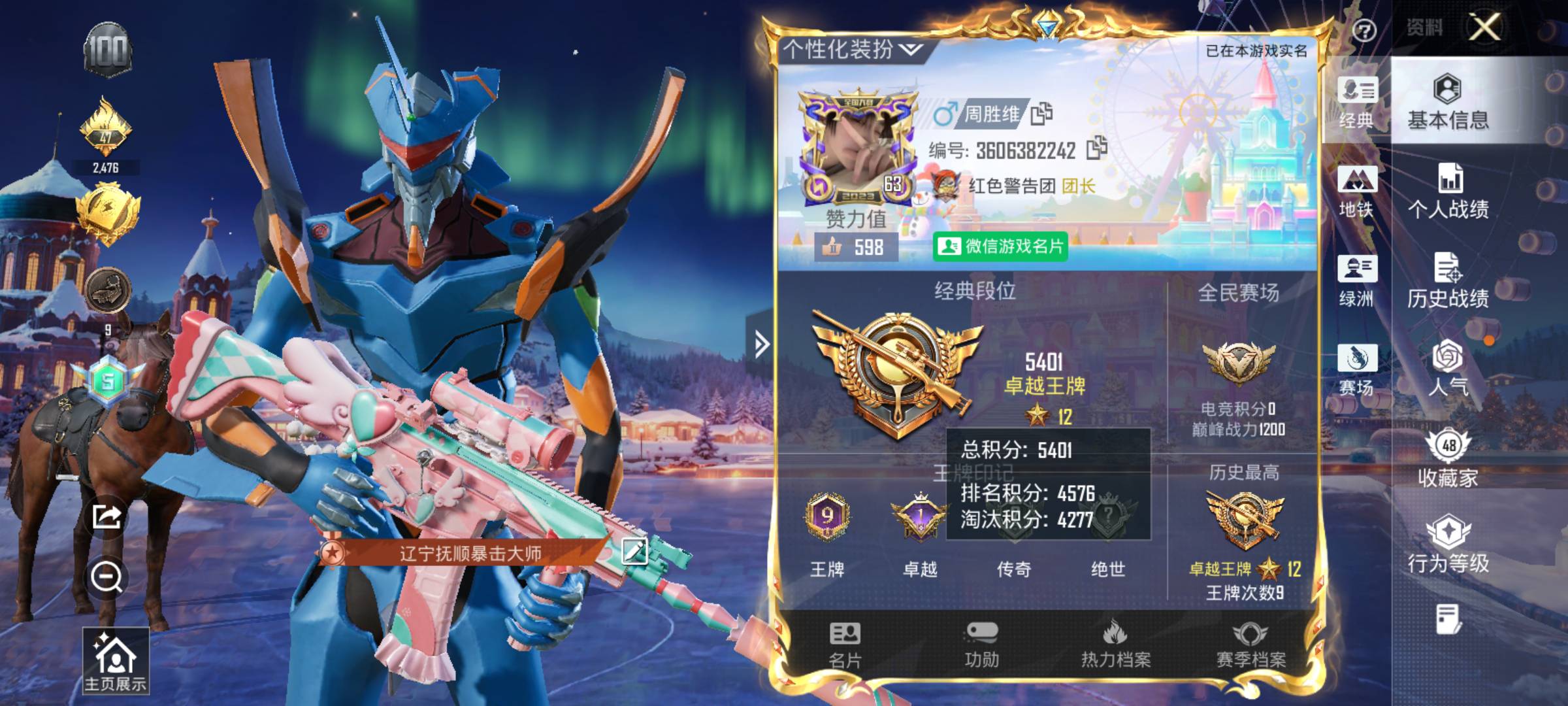This screenshot has width=1568, height=706.
Task: Open the 名片 card section
Action: [845, 645]
